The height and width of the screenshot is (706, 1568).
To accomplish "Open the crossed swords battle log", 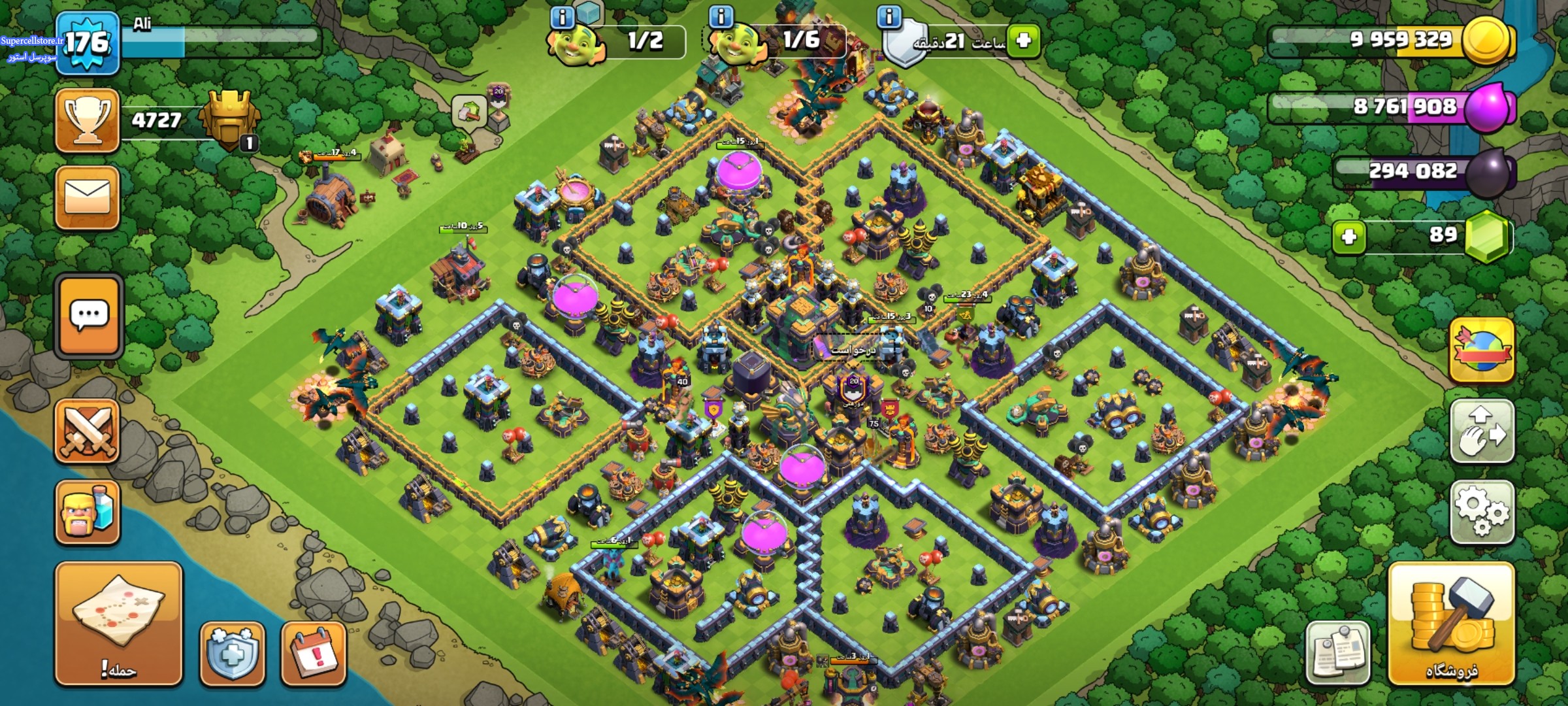I will [88, 431].
